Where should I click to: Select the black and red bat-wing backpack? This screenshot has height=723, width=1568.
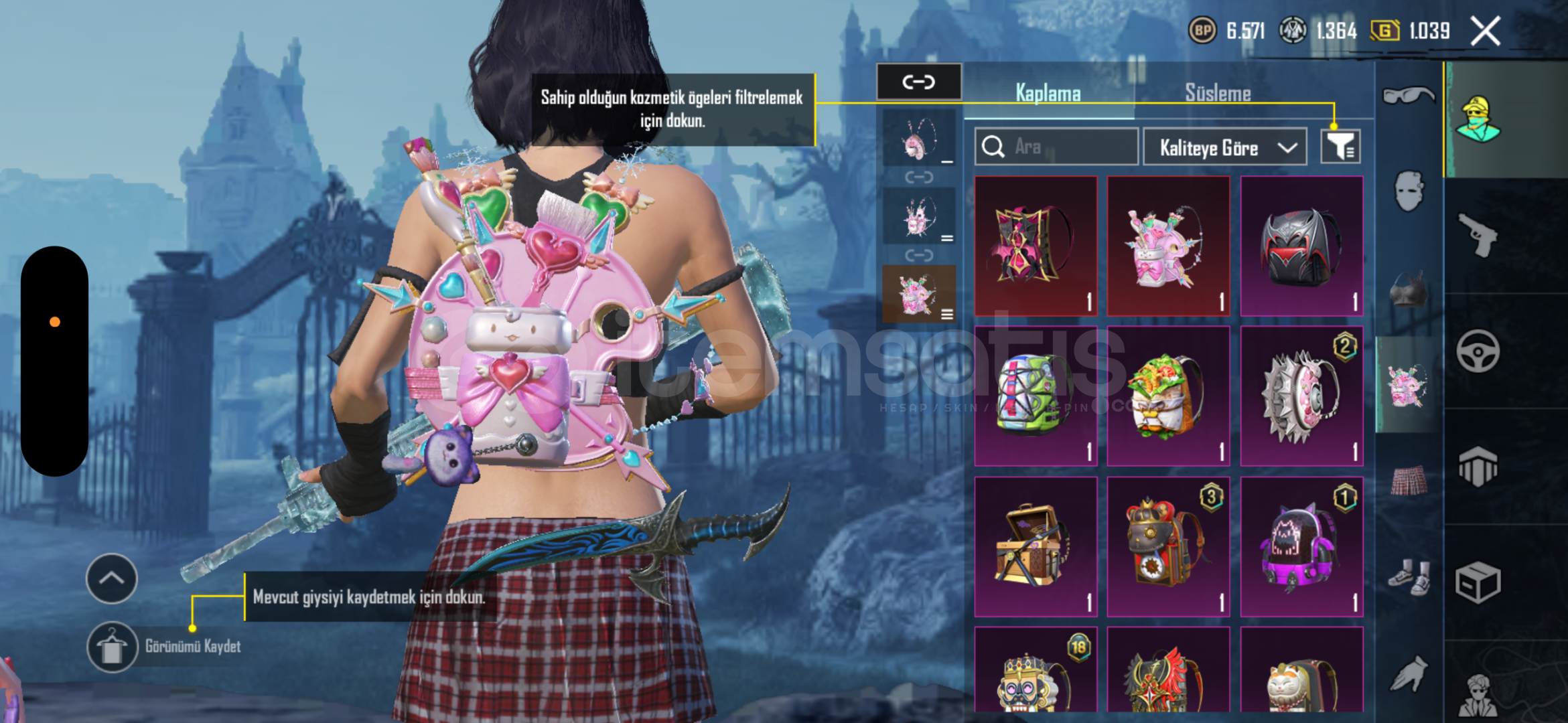[1301, 246]
